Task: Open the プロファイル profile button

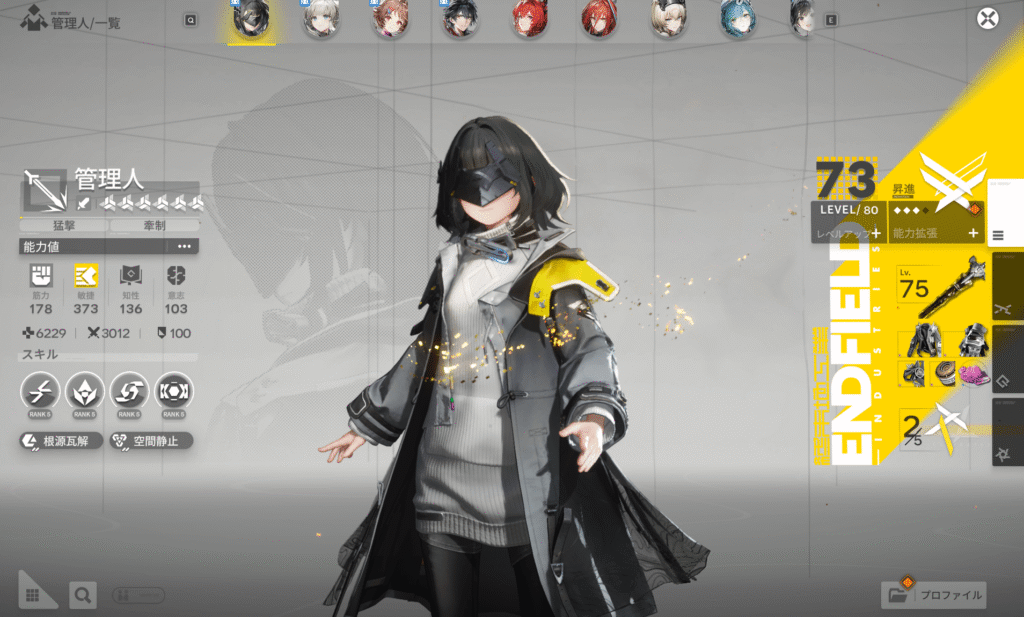Action: tap(935, 595)
